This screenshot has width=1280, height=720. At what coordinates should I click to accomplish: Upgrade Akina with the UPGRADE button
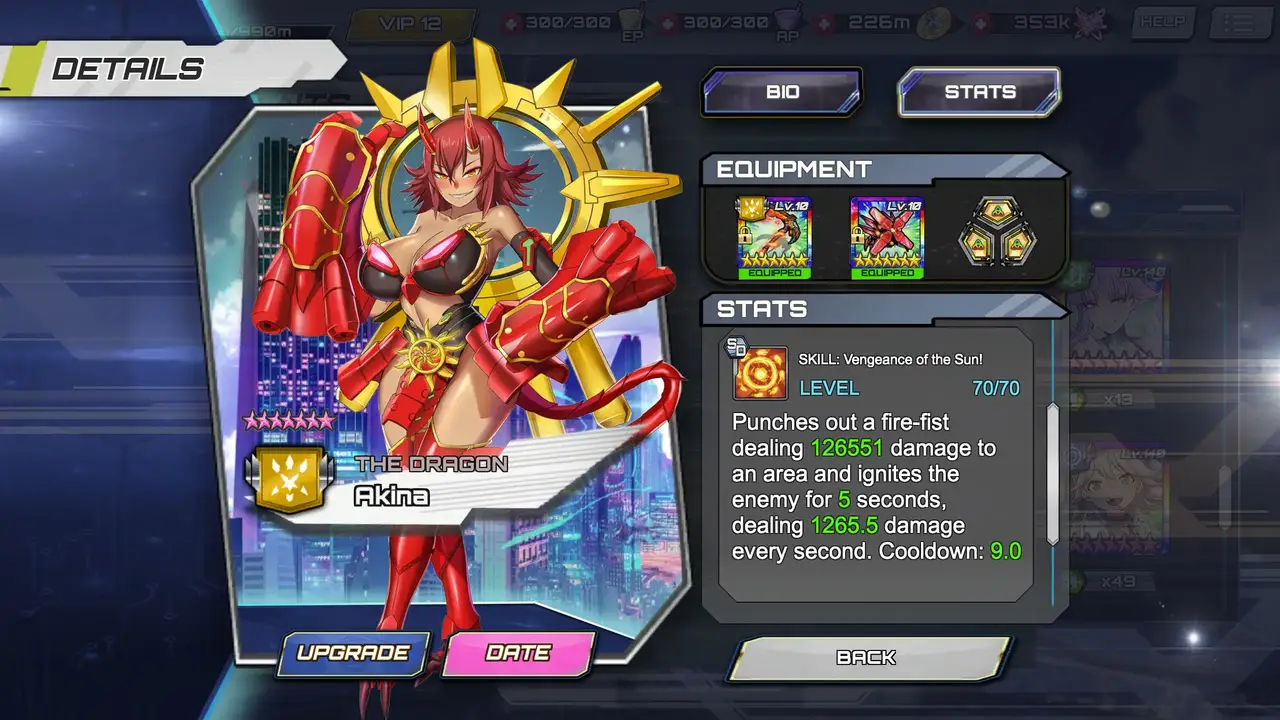click(353, 653)
